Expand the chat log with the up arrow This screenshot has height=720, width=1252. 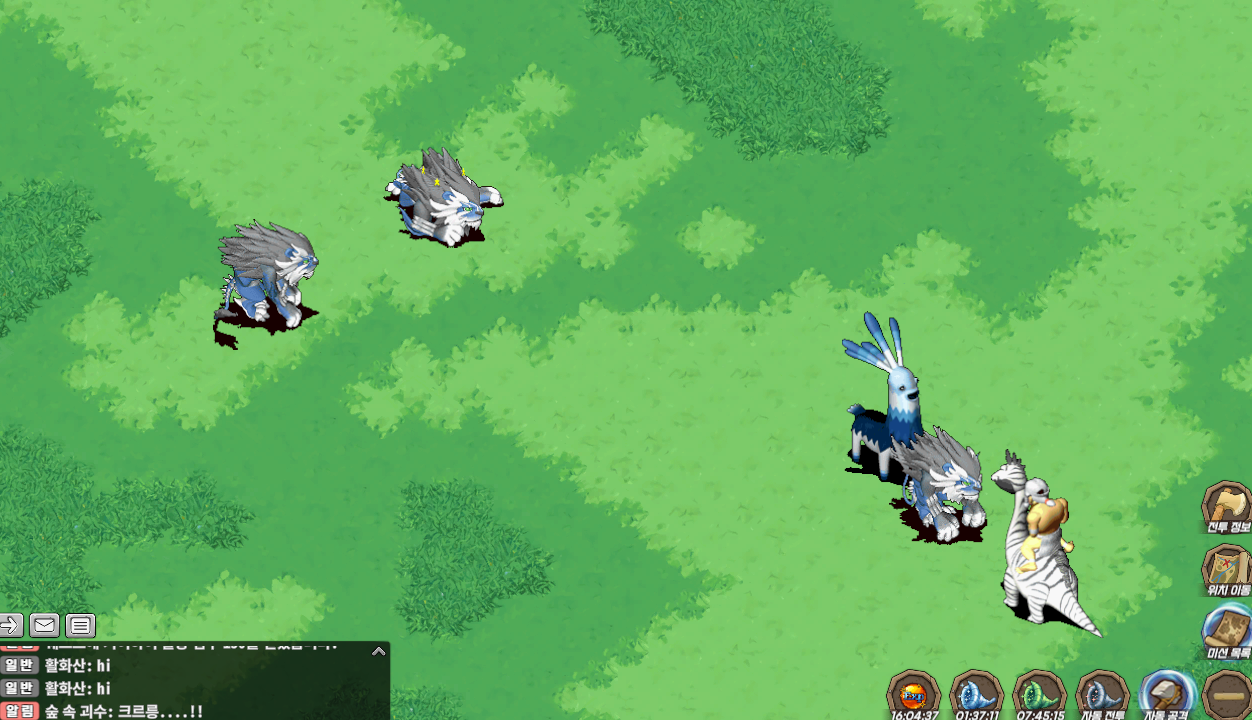tap(378, 651)
